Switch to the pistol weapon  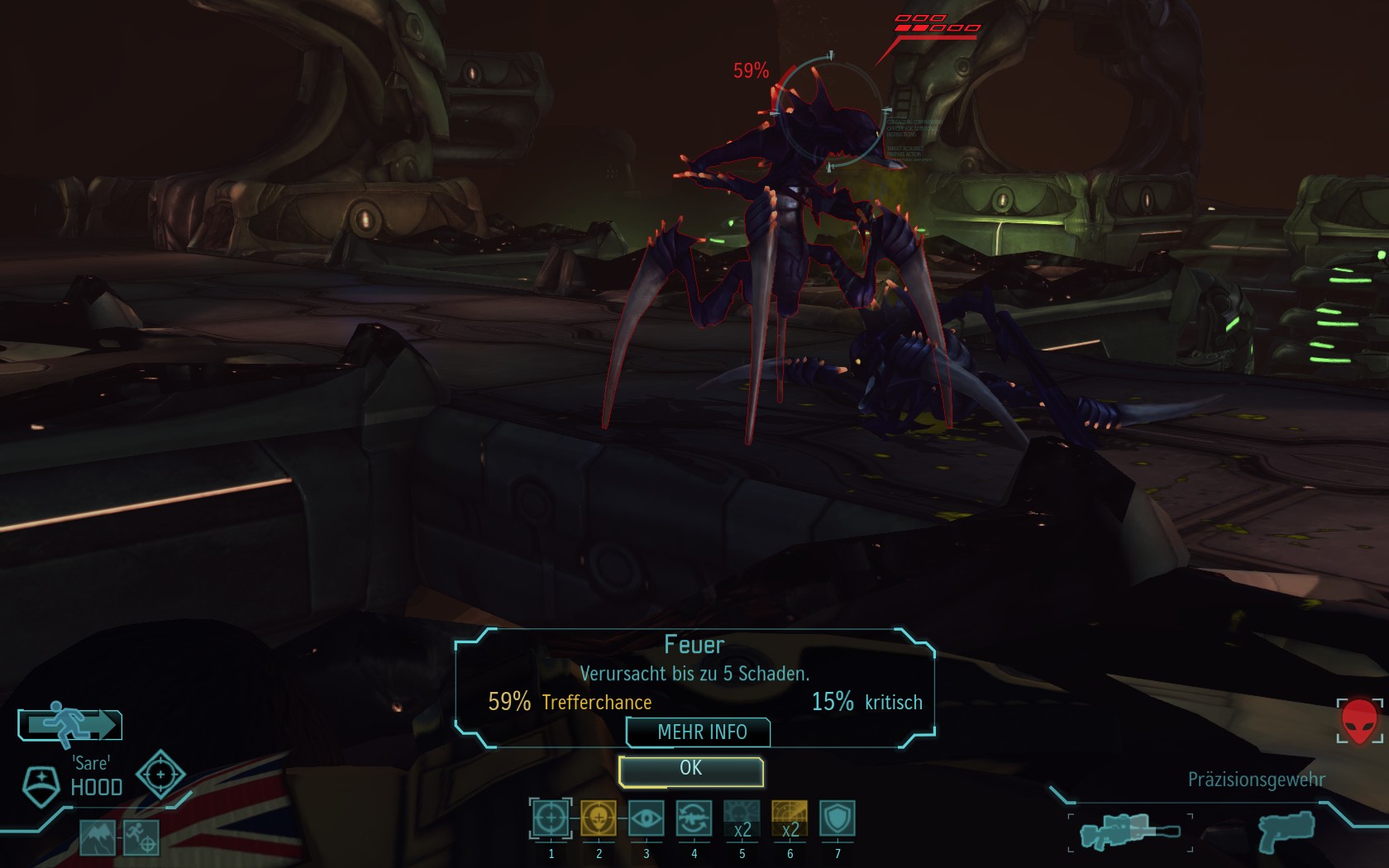coord(1286,831)
